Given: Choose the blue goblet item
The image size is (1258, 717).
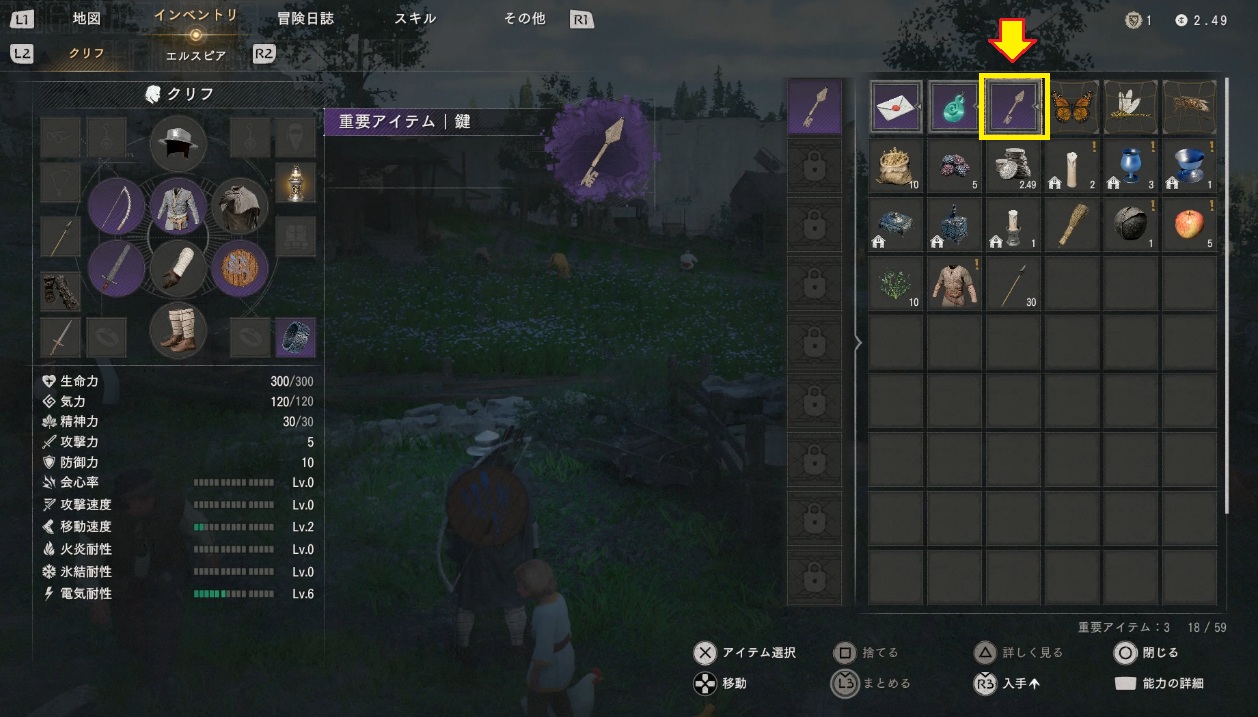Looking at the screenshot, I should [x=1132, y=167].
